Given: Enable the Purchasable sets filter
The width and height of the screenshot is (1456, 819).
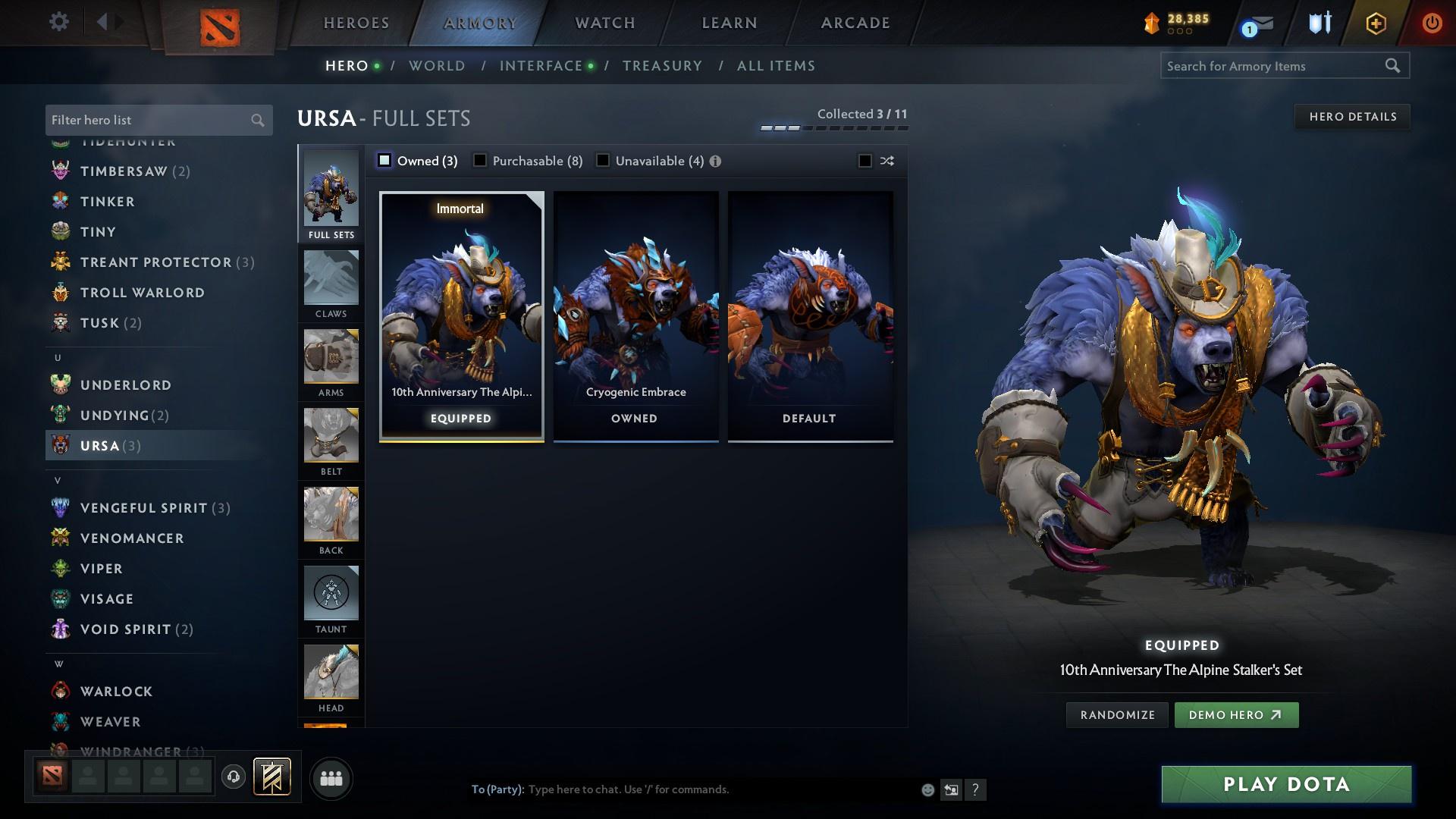Looking at the screenshot, I should point(480,161).
